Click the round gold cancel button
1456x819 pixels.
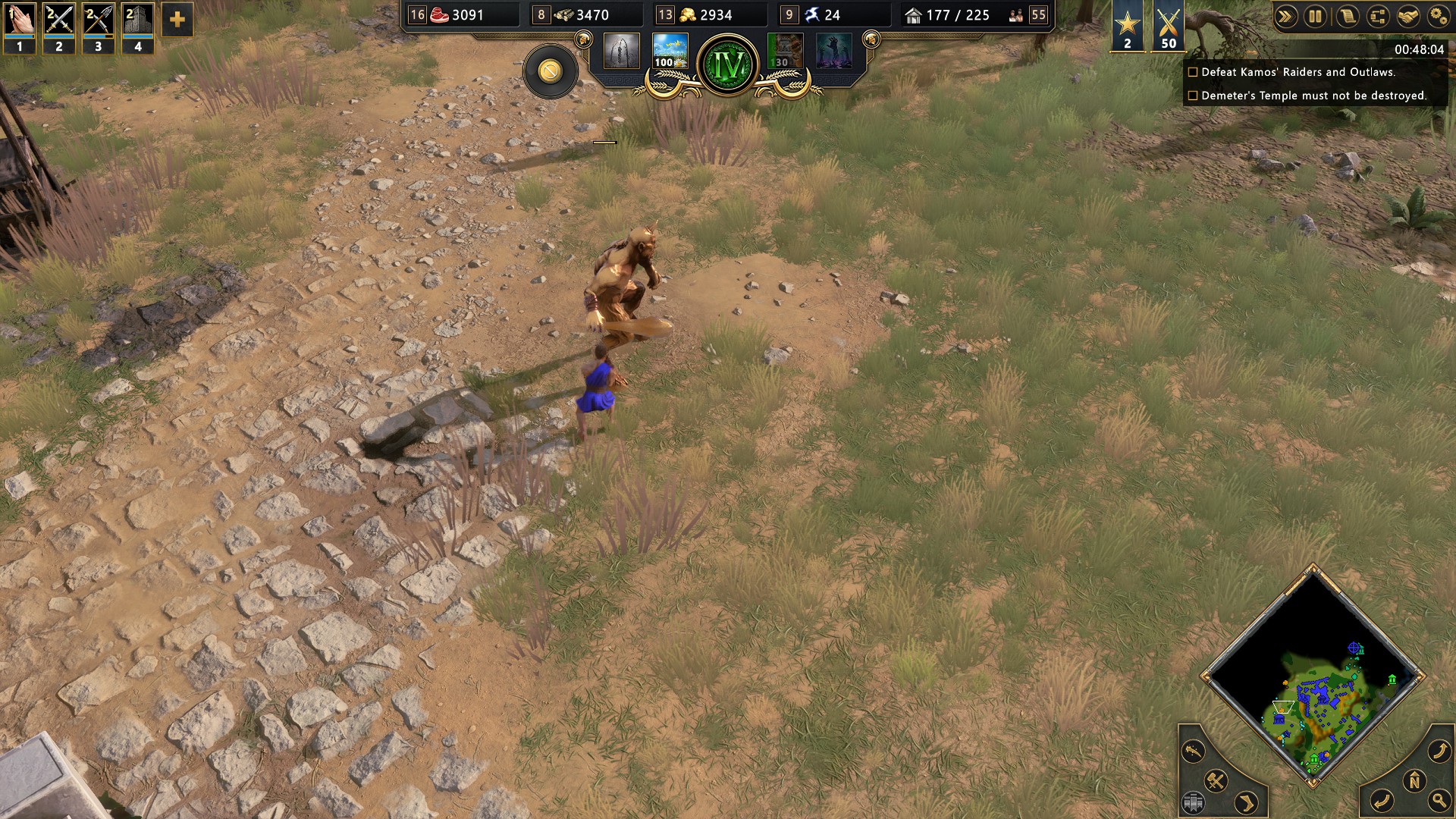click(x=551, y=71)
